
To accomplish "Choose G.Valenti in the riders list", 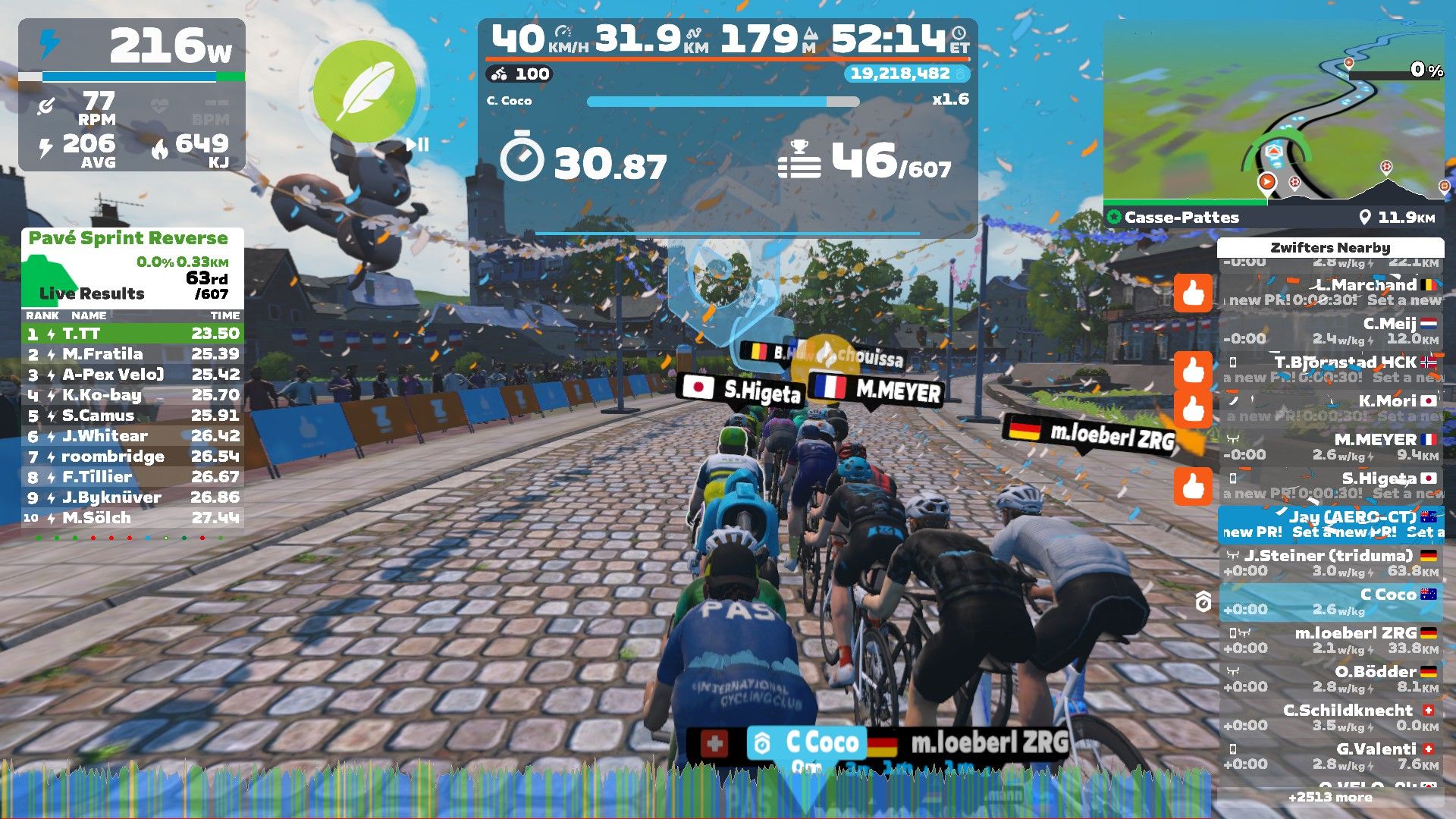I will point(1331,756).
